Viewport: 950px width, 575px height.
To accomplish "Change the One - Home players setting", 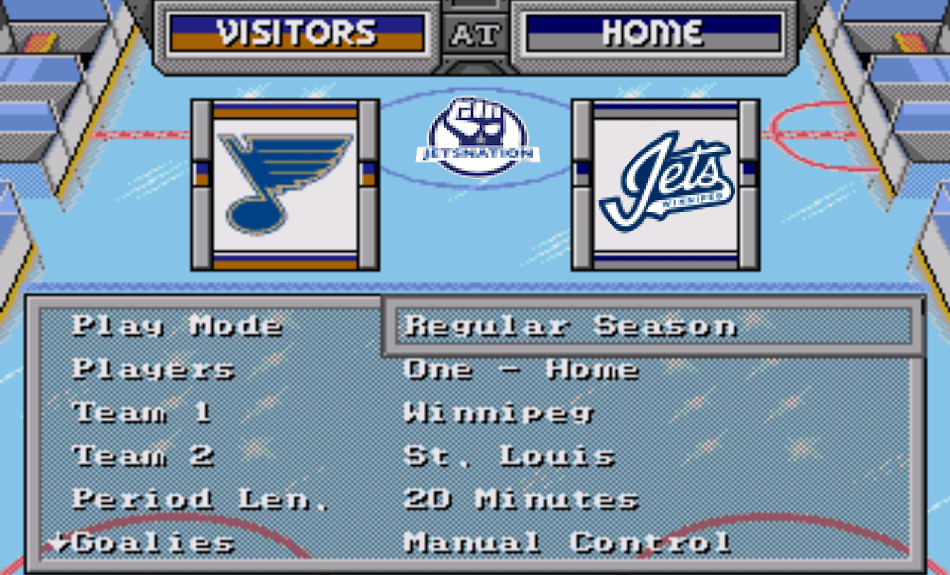I will click(520, 369).
